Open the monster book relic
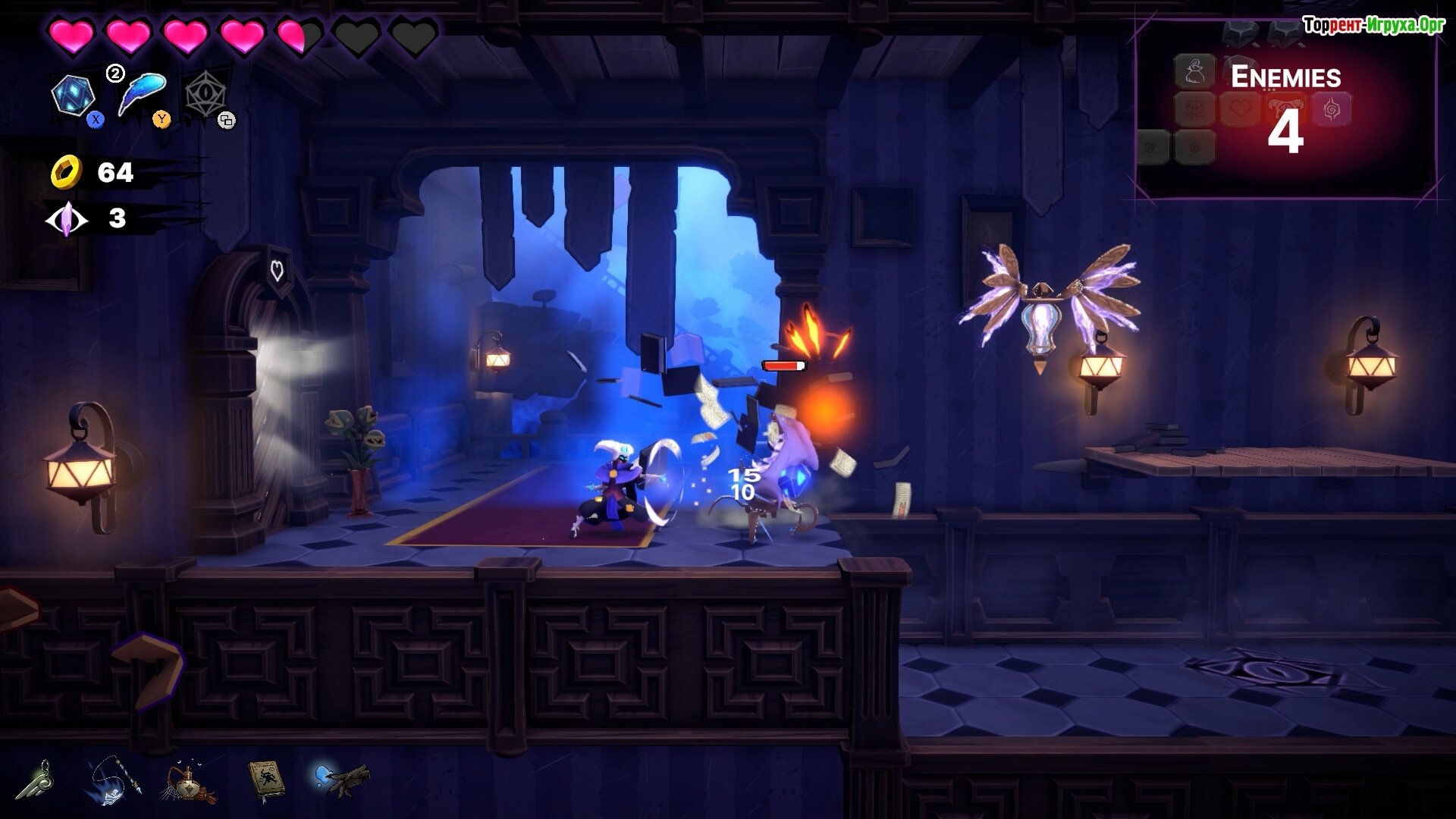This screenshot has width=1456, height=819. (266, 779)
